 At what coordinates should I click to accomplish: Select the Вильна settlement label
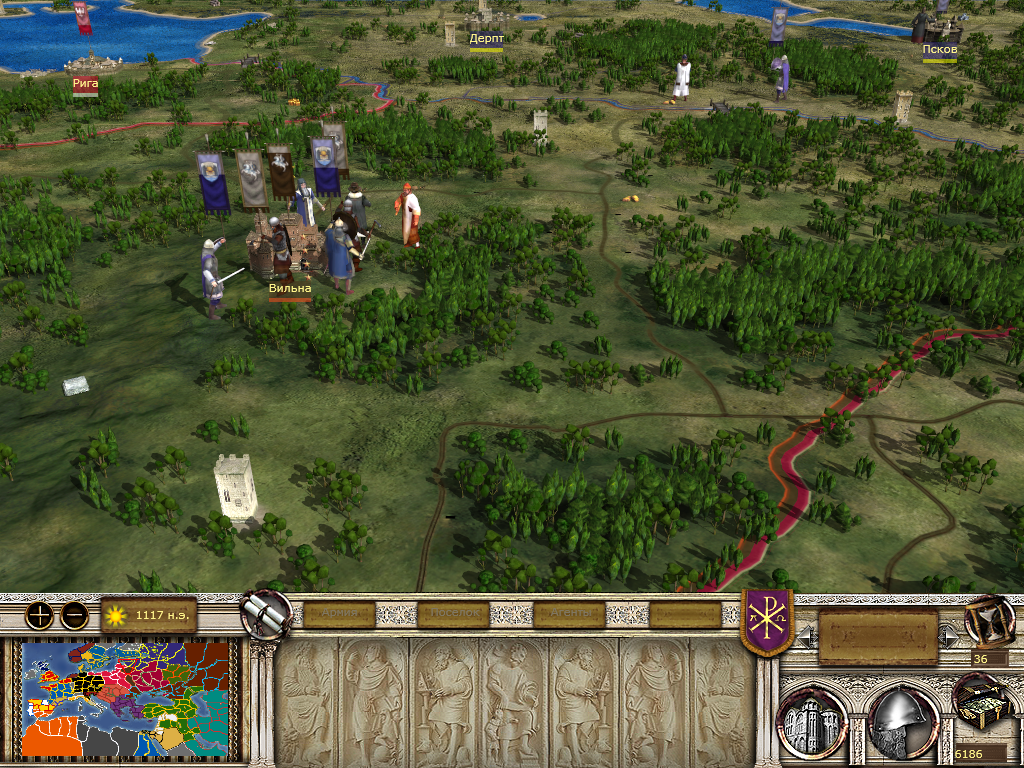click(x=290, y=288)
